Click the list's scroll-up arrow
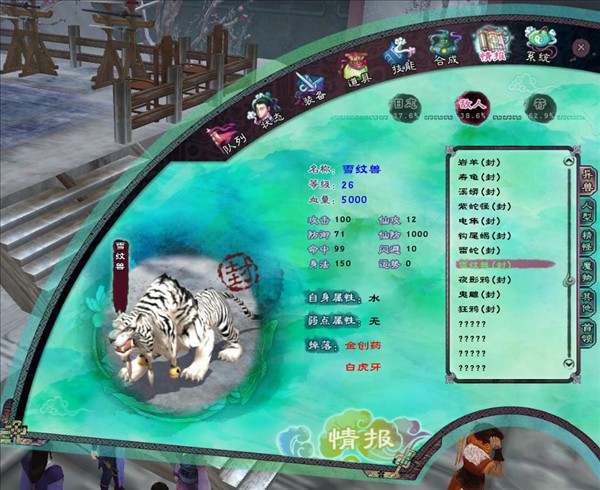Image resolution: width=600 pixels, height=490 pixels. click(x=569, y=159)
